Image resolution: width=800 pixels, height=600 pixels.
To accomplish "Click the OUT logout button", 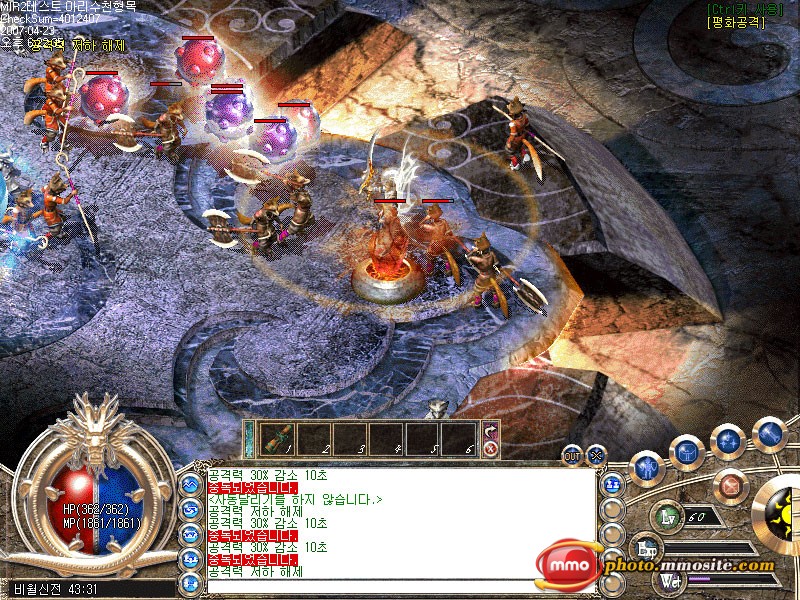I will 572,454.
